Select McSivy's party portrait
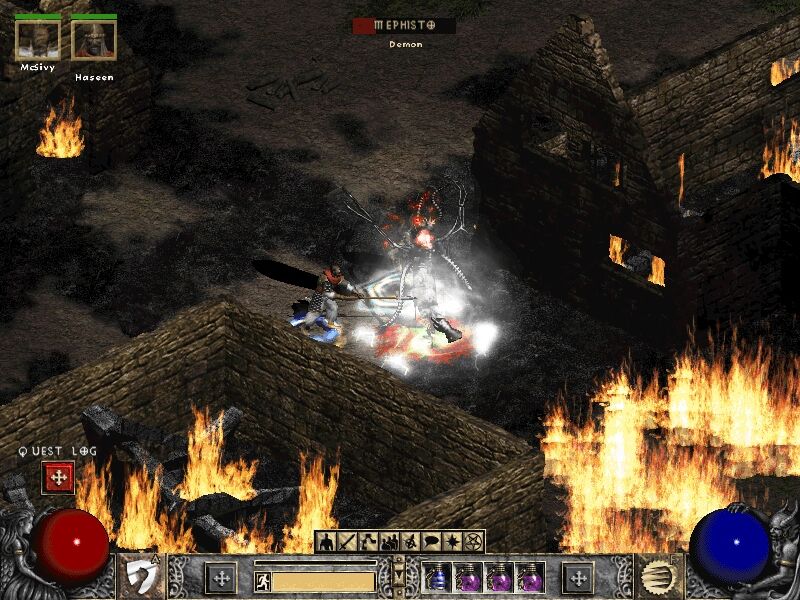 [38, 40]
